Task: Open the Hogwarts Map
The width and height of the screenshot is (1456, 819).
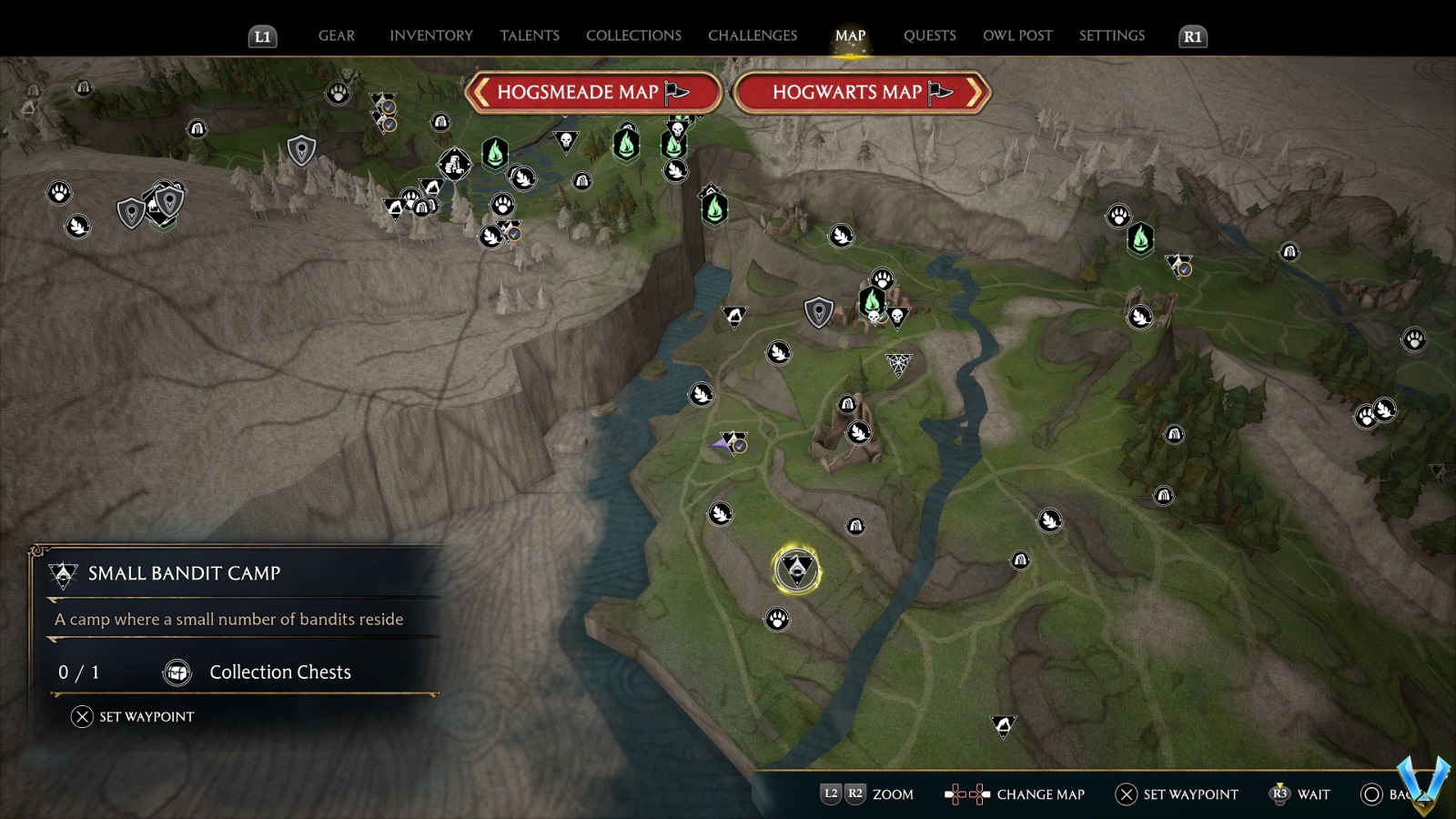Action: point(851,92)
